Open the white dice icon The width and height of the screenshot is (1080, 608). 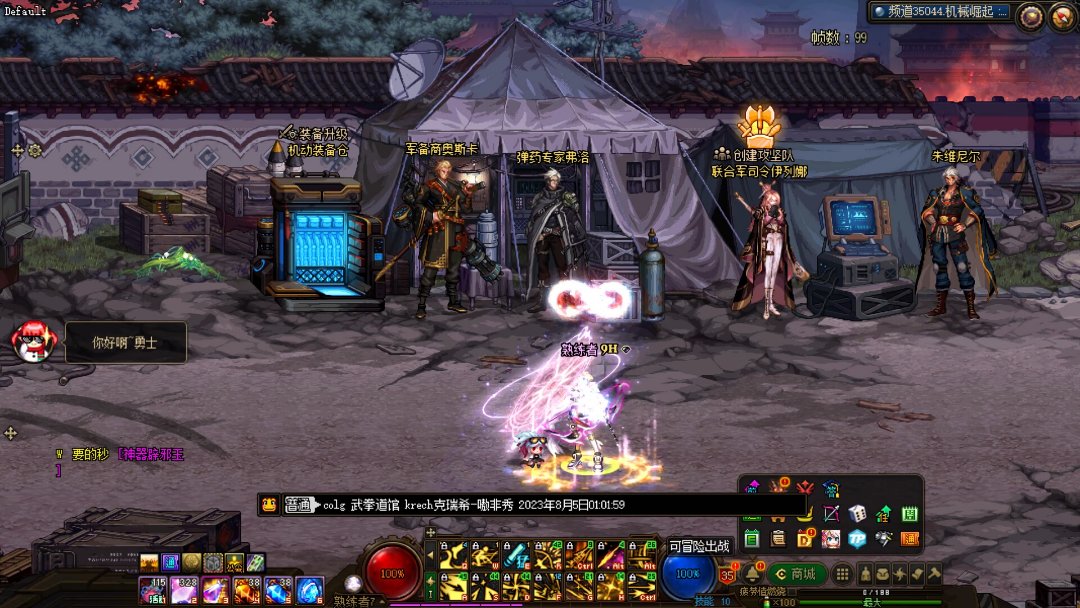857,514
